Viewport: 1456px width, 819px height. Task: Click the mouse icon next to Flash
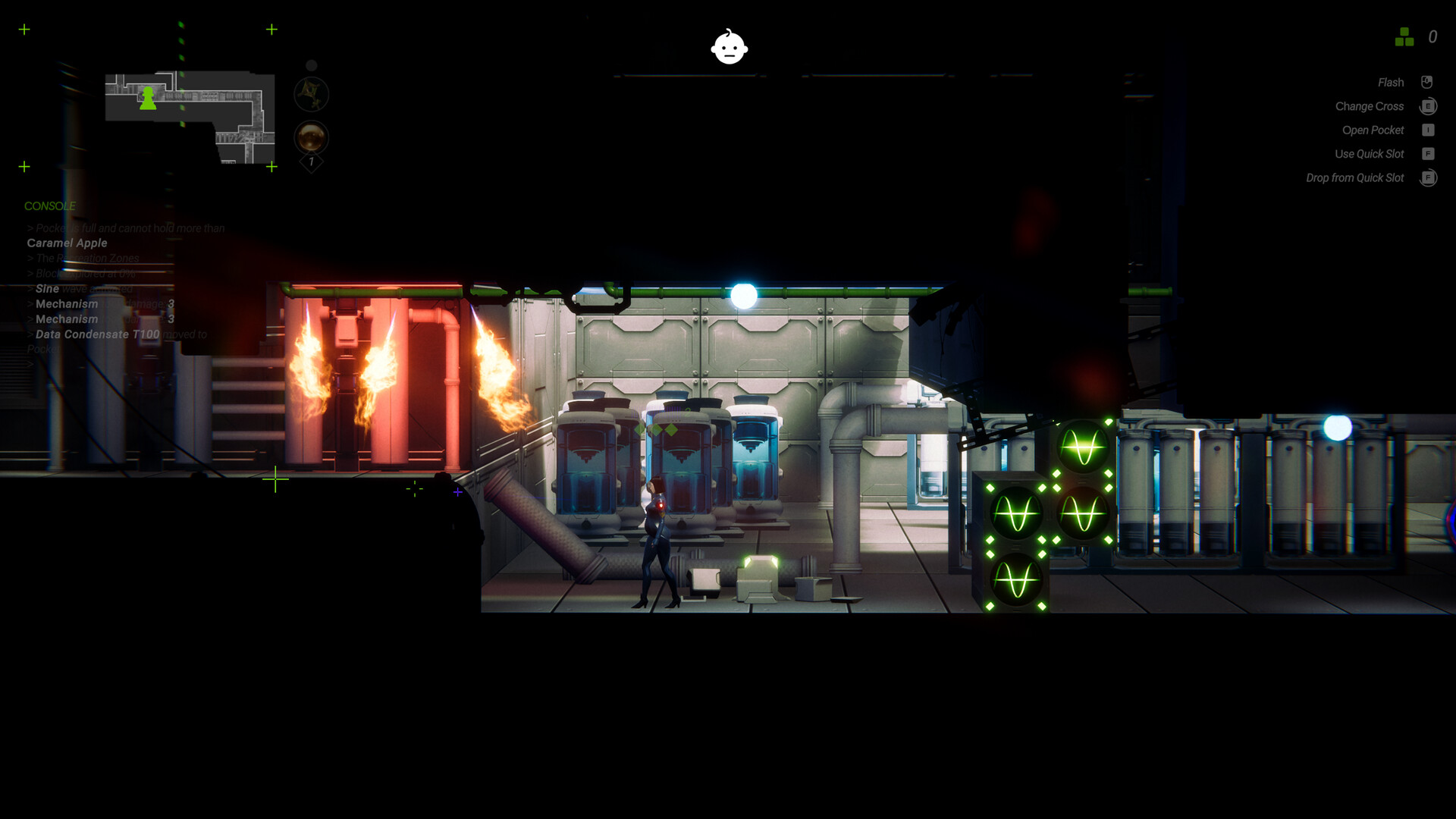click(1428, 82)
